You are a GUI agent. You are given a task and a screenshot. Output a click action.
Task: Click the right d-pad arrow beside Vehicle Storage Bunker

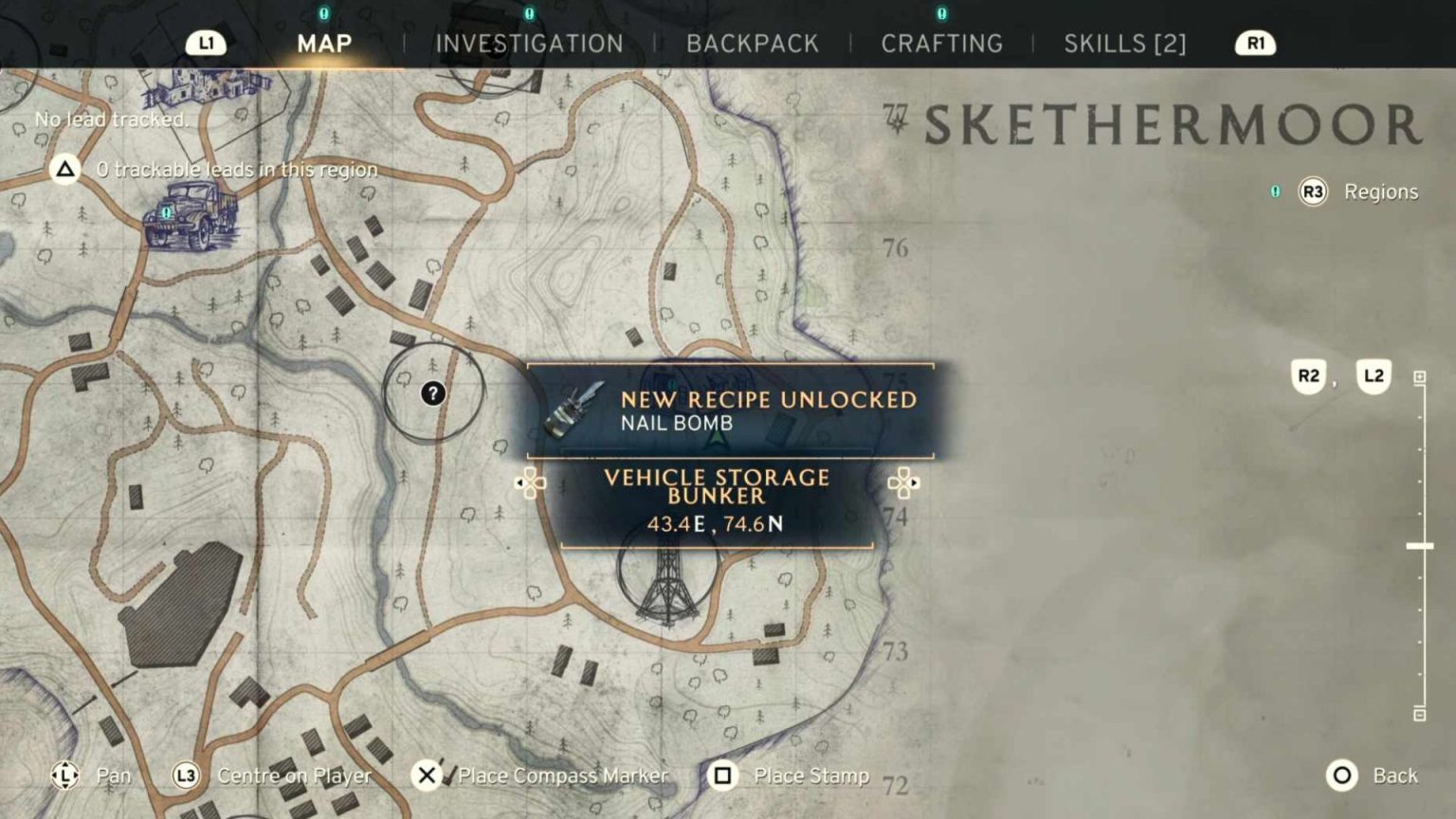tap(905, 482)
